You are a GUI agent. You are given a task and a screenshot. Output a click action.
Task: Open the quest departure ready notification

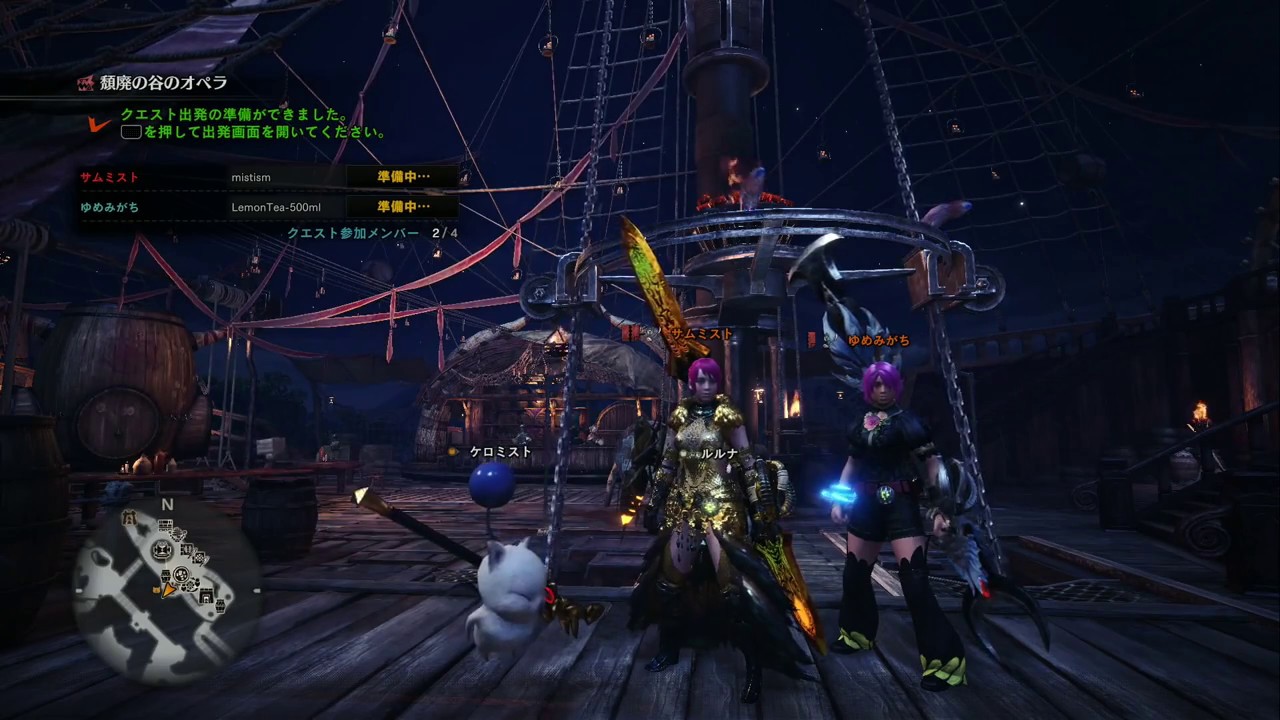pos(250,123)
